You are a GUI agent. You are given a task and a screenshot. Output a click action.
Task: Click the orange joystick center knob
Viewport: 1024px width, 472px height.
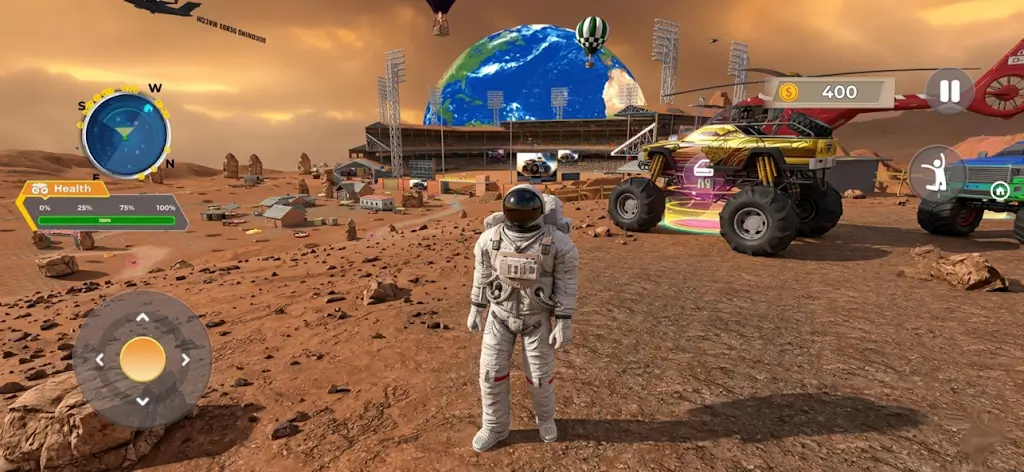pos(142,359)
